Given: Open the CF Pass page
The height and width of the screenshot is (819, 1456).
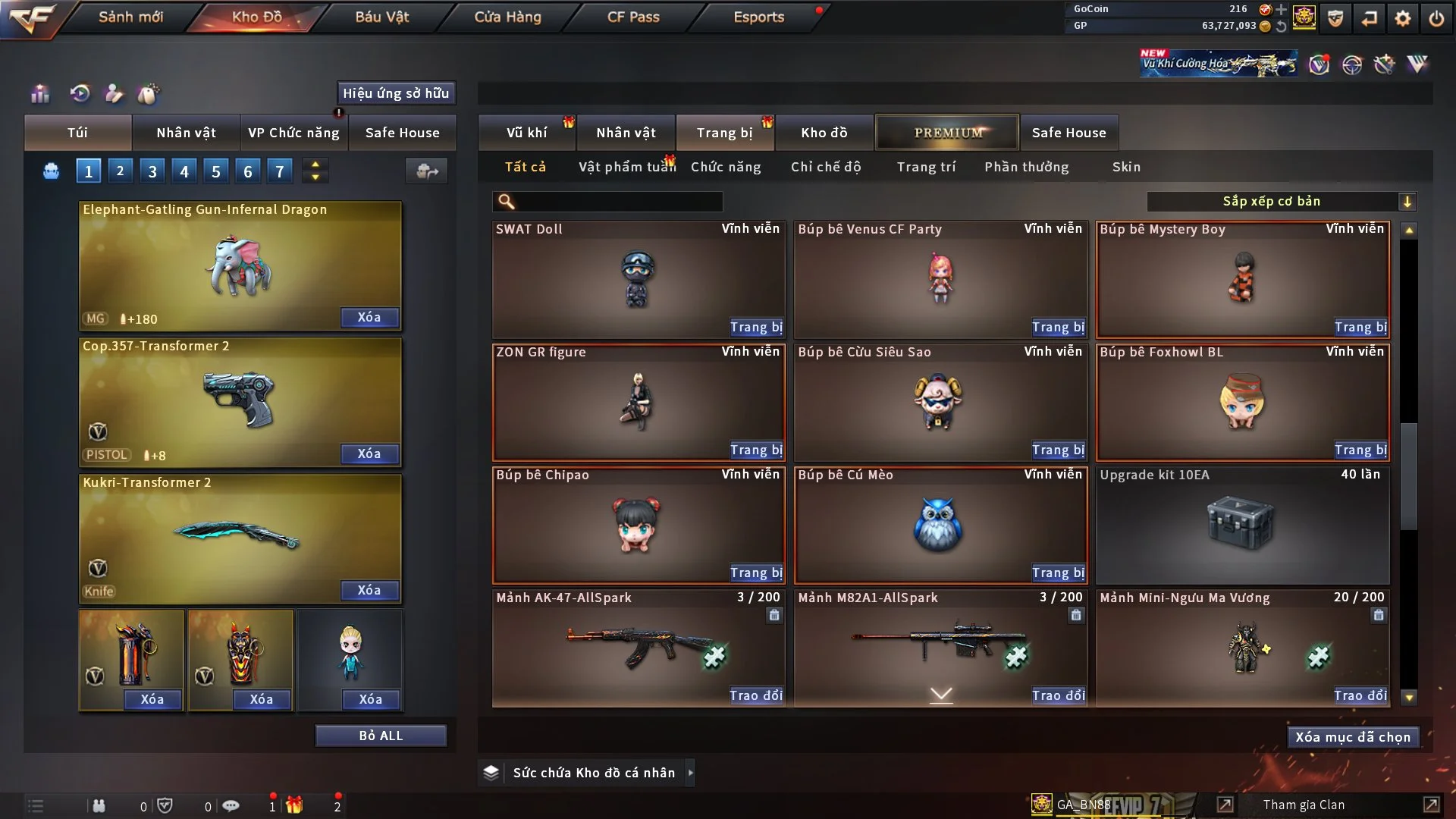Looking at the screenshot, I should (x=633, y=17).
